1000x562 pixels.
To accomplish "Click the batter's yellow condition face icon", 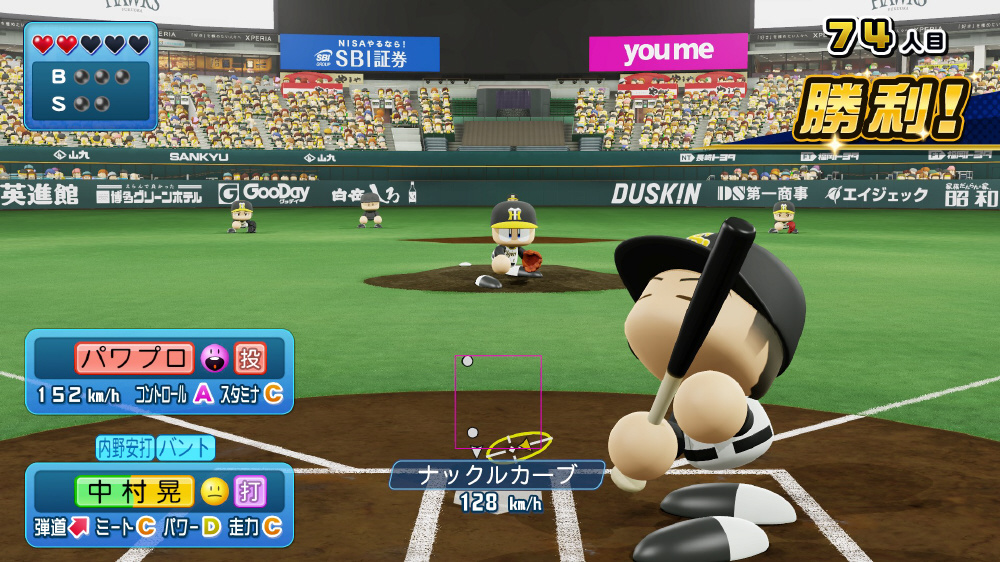I will [214, 491].
